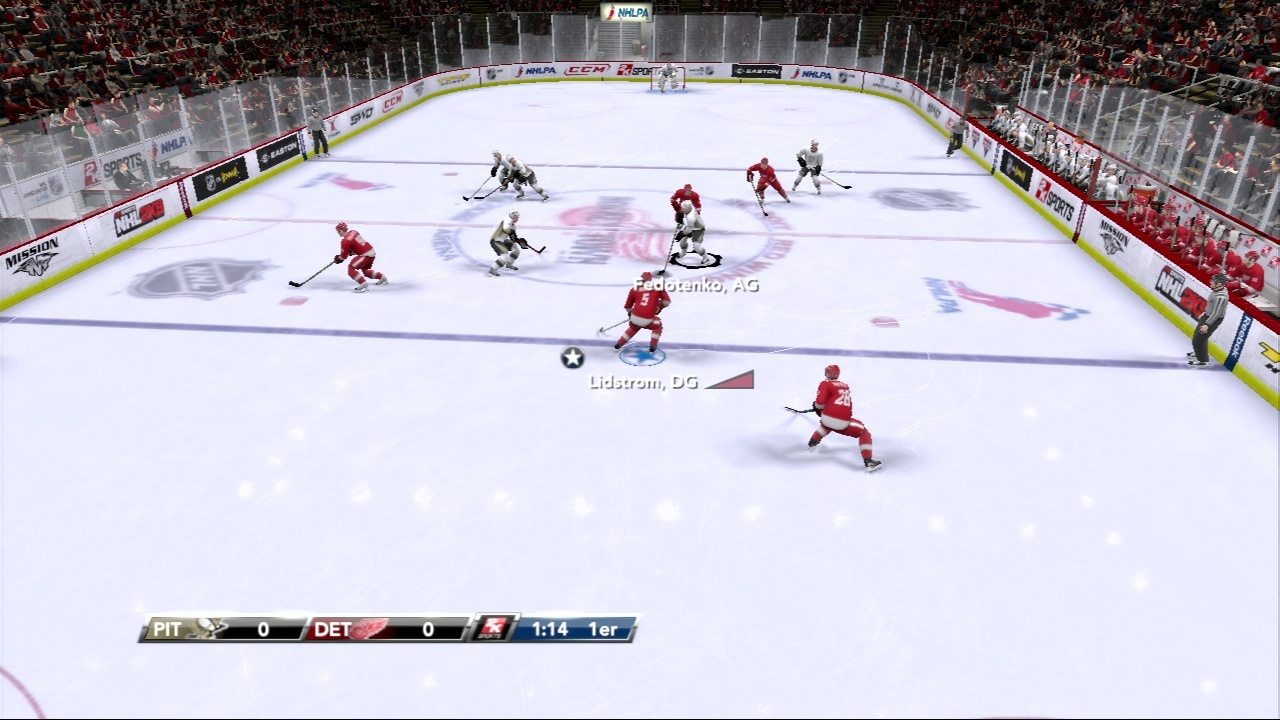Click the star icon beside Lidstrom
This screenshot has width=1280, height=720.
572,357
